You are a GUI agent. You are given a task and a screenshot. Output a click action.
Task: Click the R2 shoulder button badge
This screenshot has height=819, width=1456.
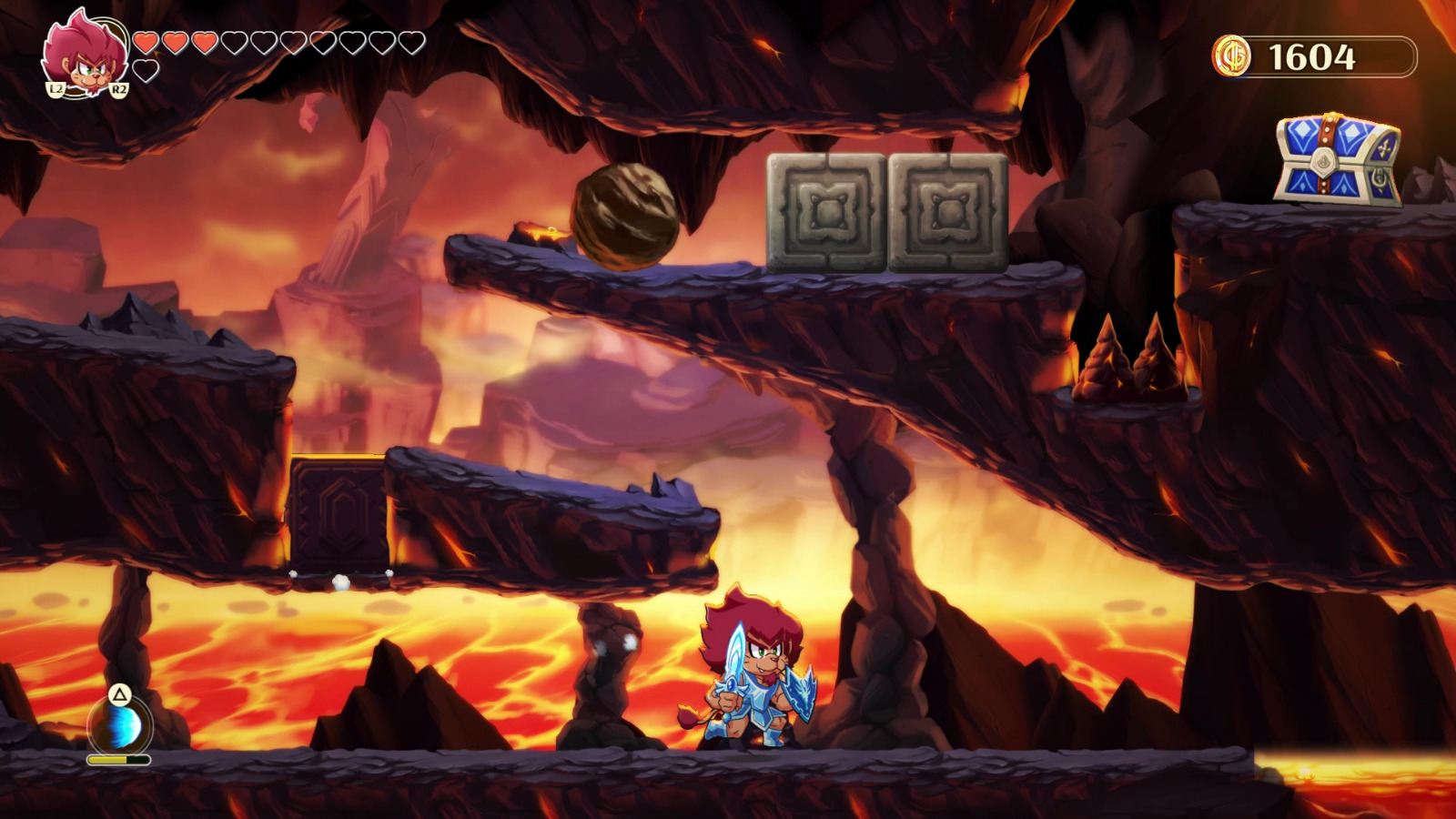pyautogui.click(x=119, y=89)
